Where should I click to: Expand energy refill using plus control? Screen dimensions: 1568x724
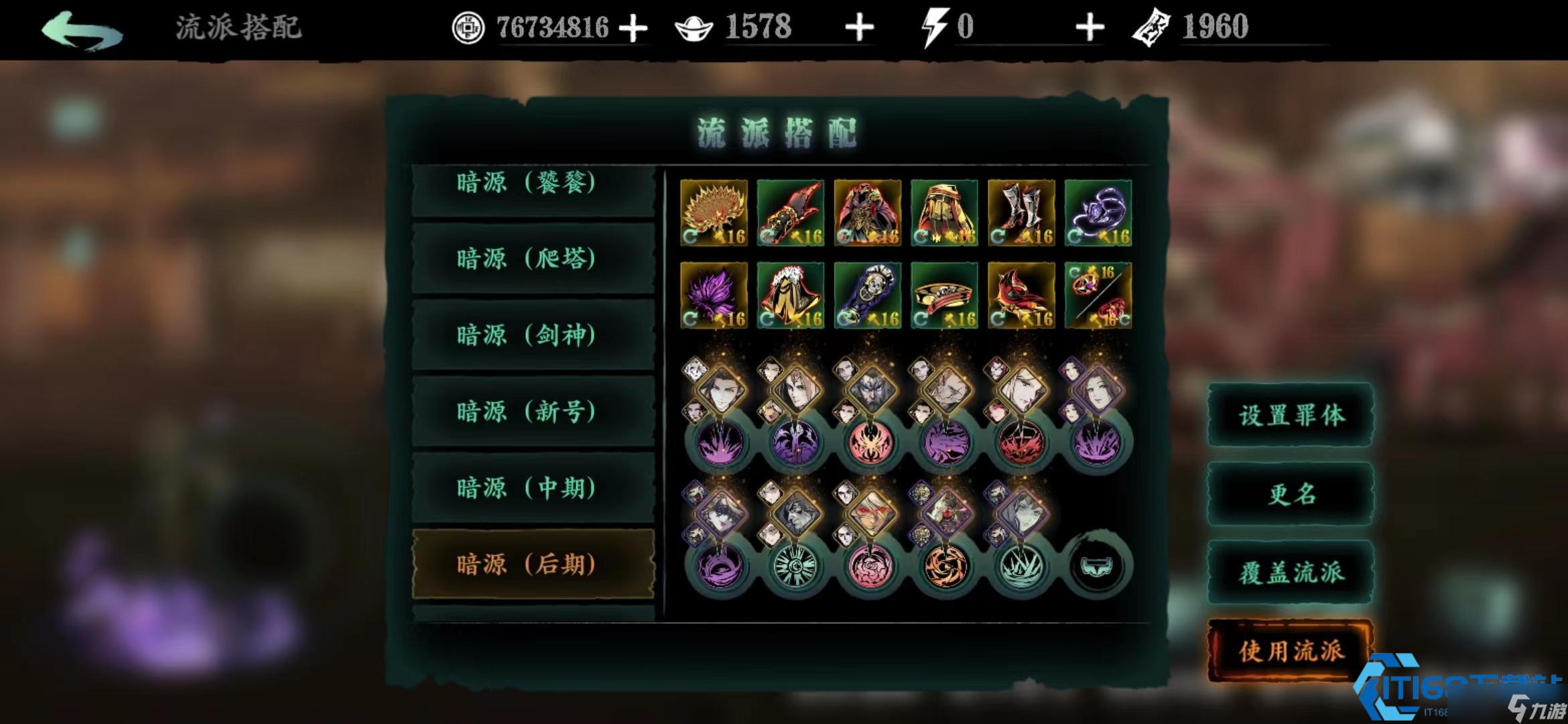click(x=1091, y=27)
